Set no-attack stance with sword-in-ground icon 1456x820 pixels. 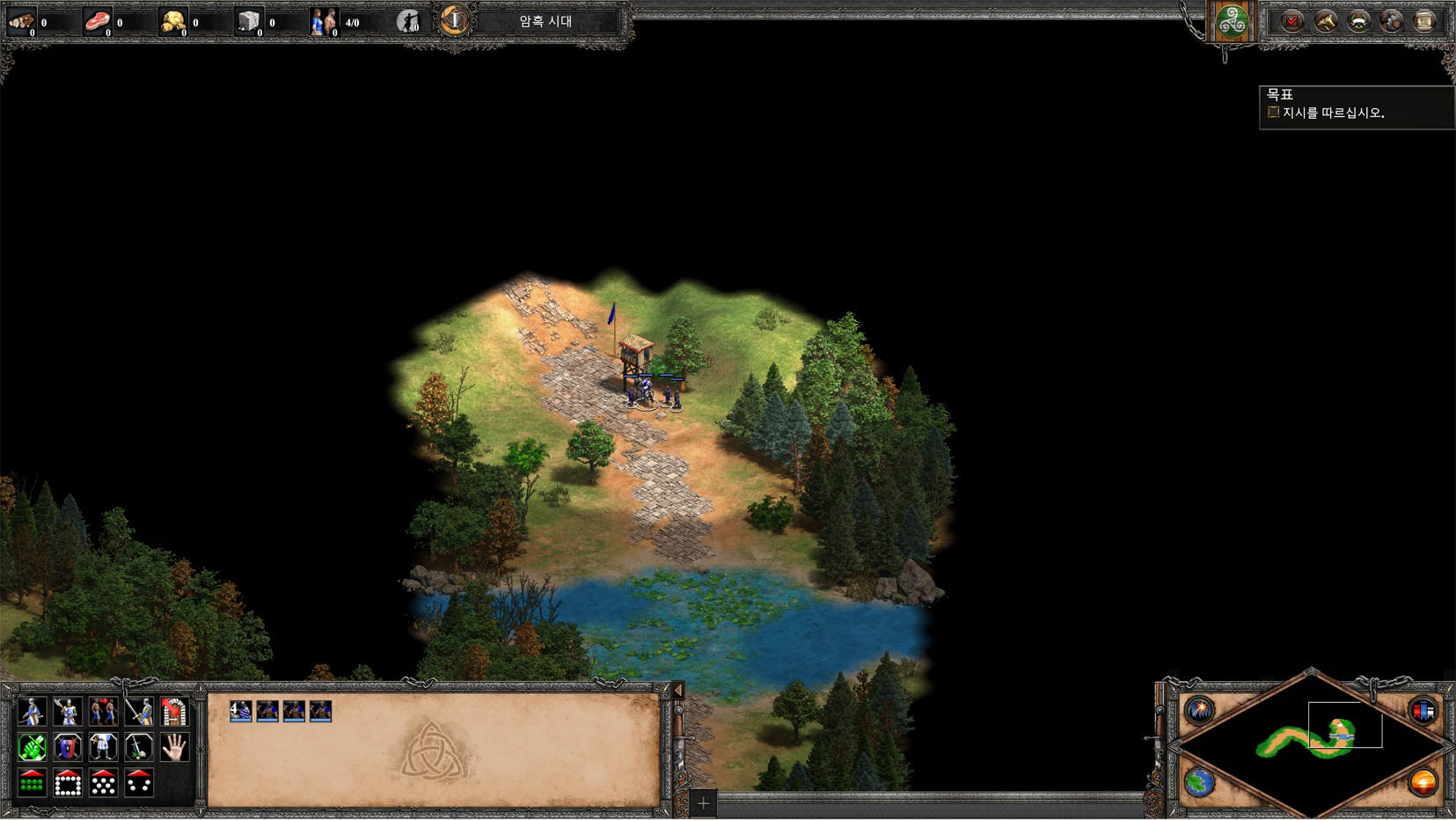139,748
